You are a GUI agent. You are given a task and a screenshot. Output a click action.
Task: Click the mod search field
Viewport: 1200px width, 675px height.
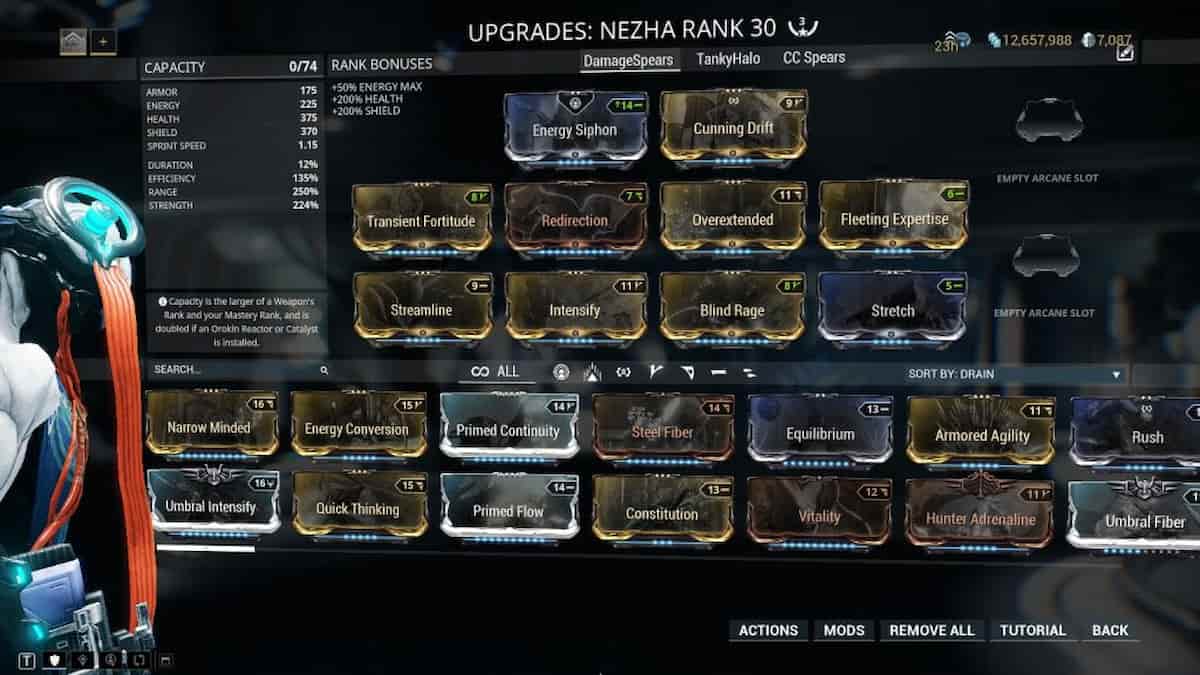pos(235,370)
